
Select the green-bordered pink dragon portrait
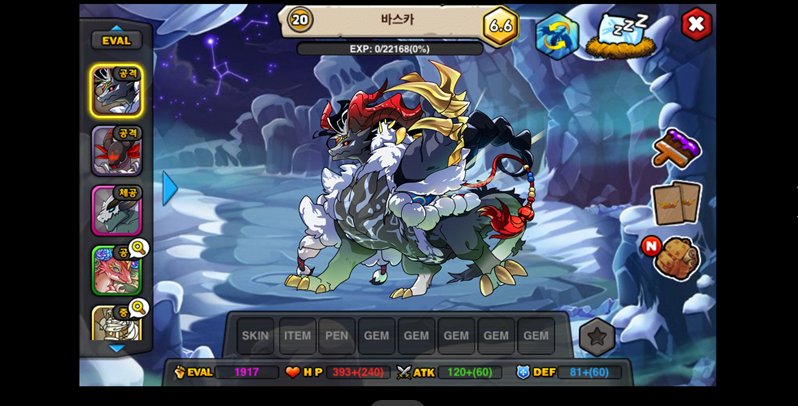[x=116, y=270]
